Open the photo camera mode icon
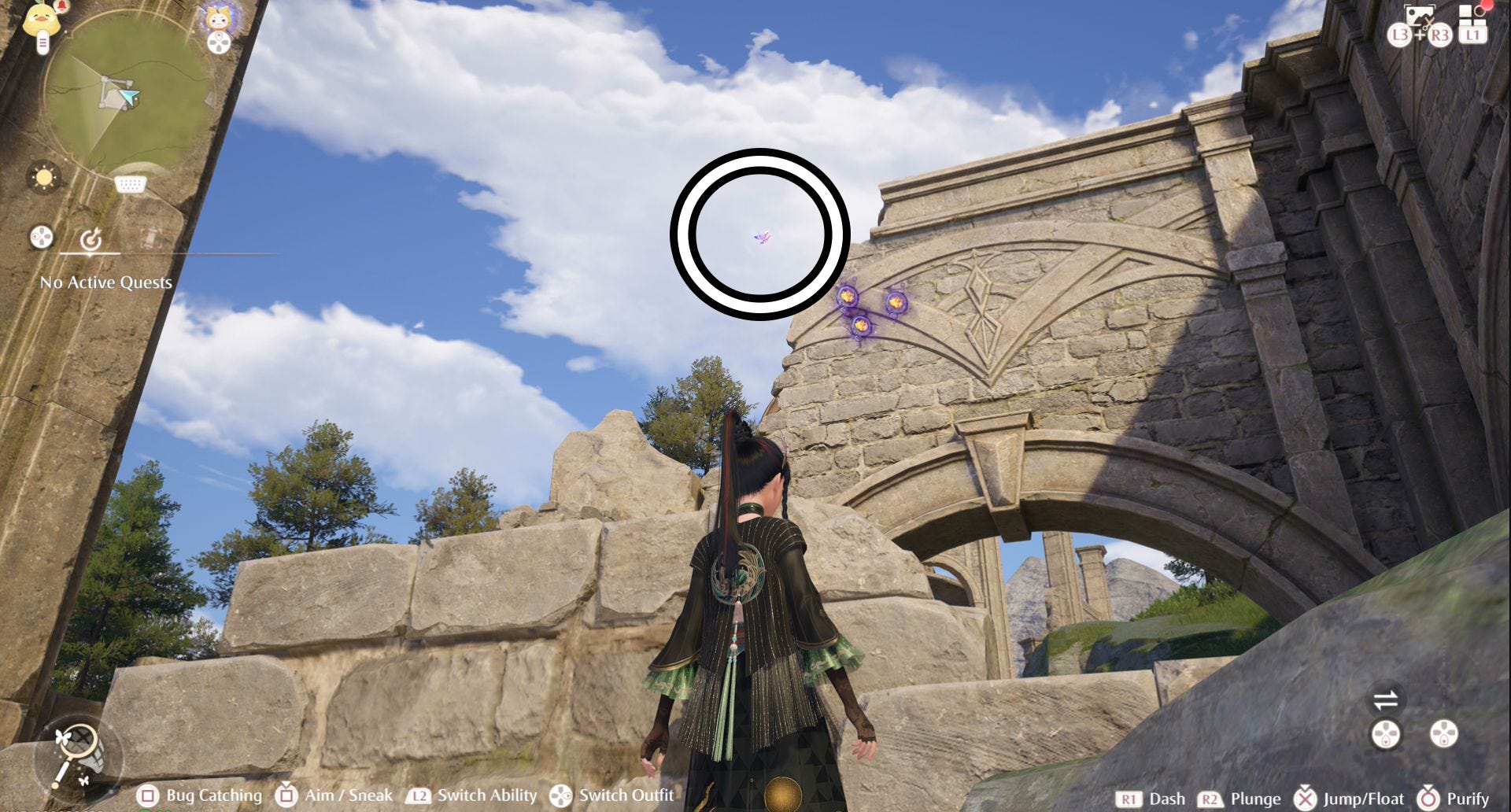Image resolution: width=1511 pixels, height=812 pixels. [x=1419, y=17]
